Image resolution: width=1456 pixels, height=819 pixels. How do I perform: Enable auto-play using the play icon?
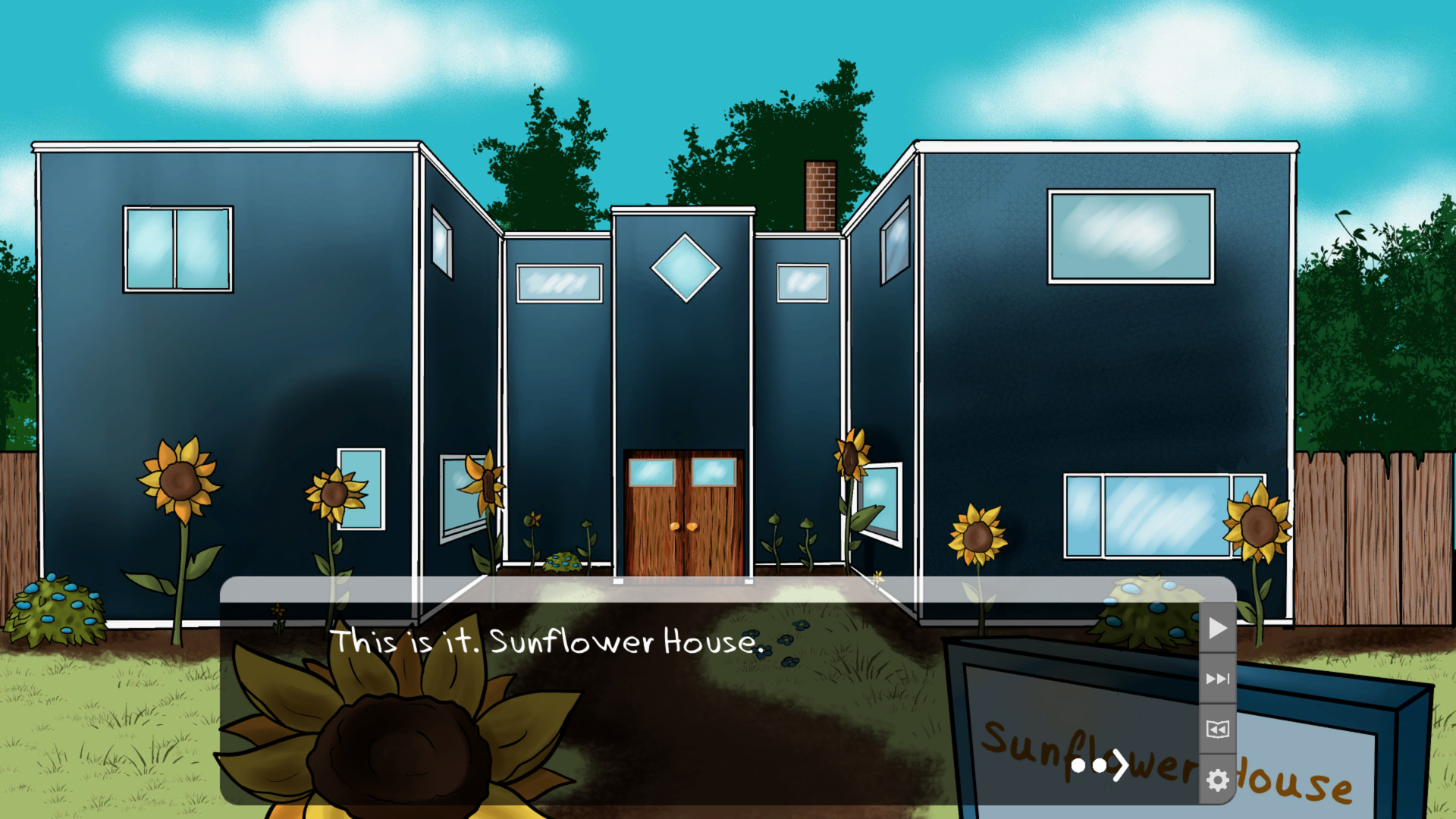click(1216, 628)
